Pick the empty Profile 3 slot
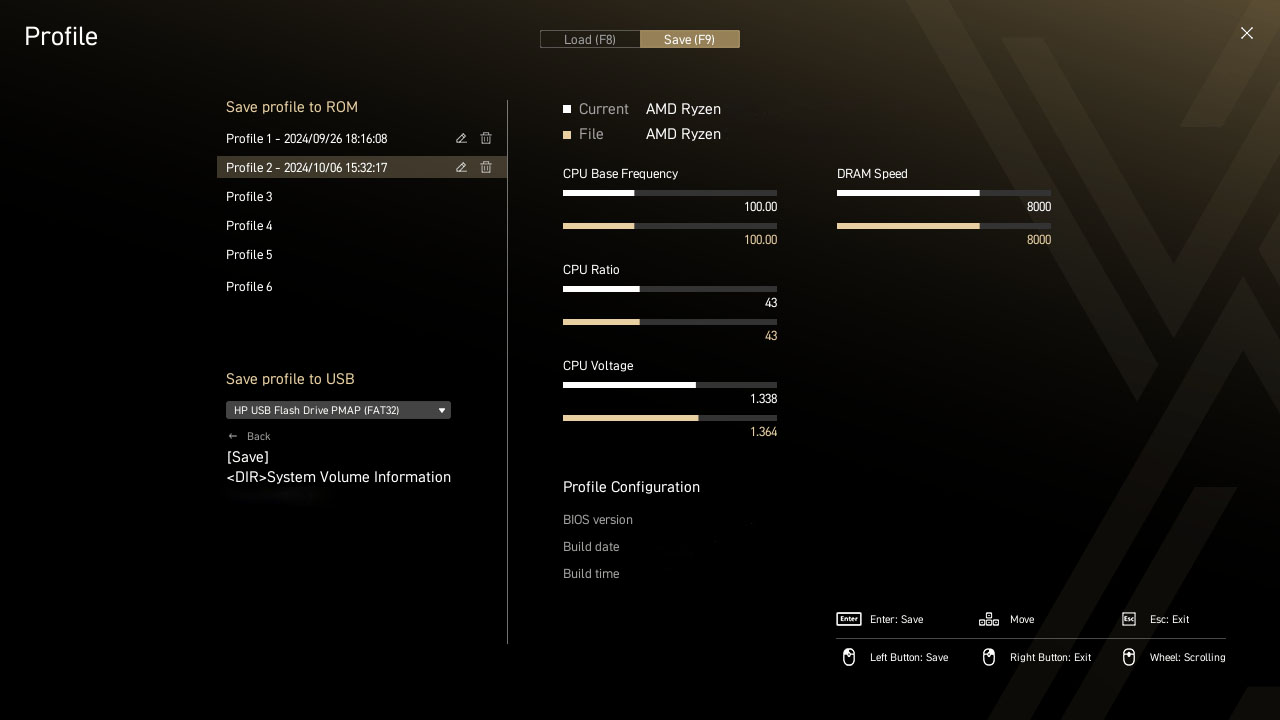Viewport: 1280px width, 720px height. click(249, 197)
